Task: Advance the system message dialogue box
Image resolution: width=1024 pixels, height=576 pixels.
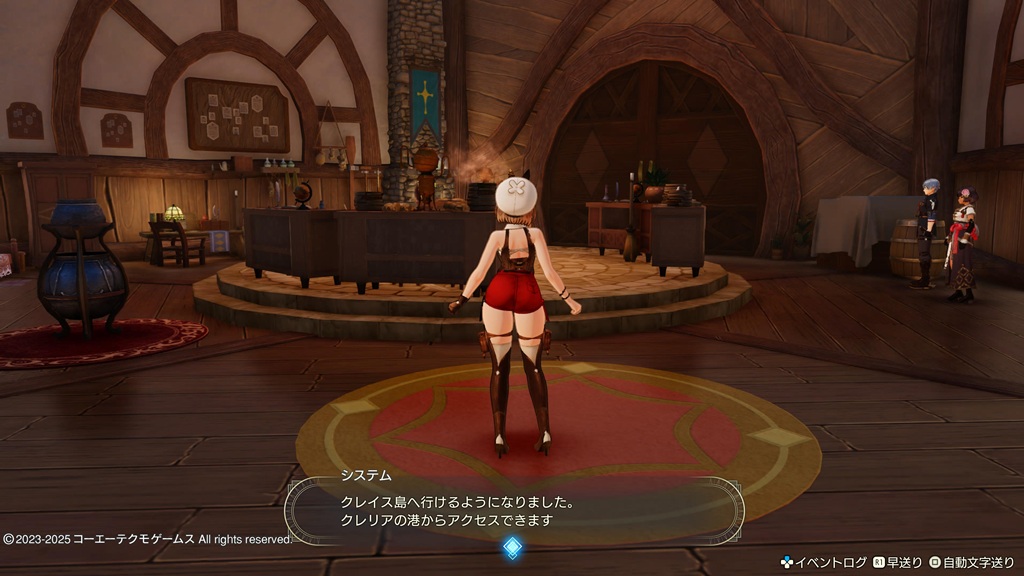Action: point(512,508)
